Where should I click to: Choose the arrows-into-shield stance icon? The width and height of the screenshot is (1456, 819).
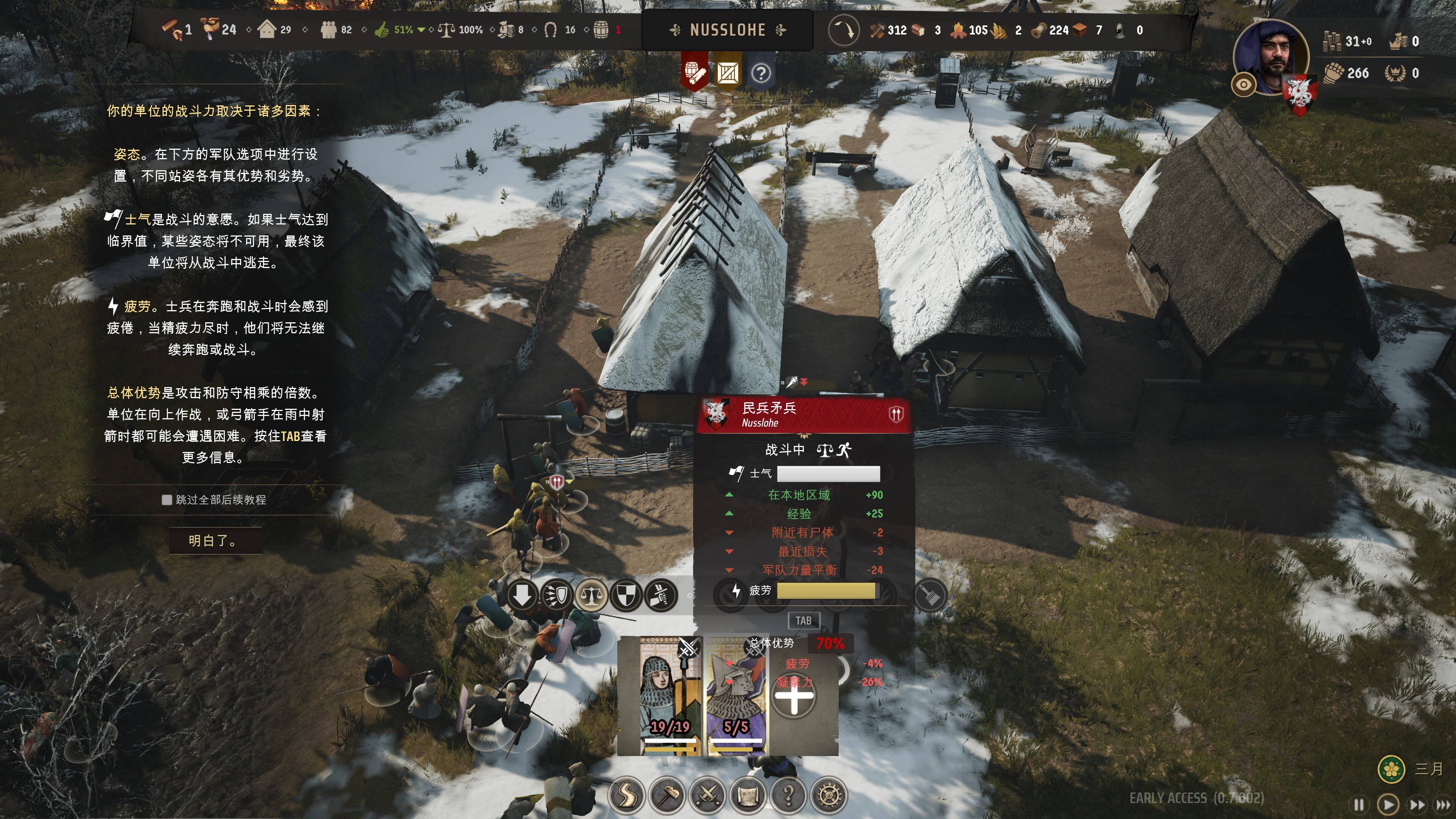tap(557, 595)
